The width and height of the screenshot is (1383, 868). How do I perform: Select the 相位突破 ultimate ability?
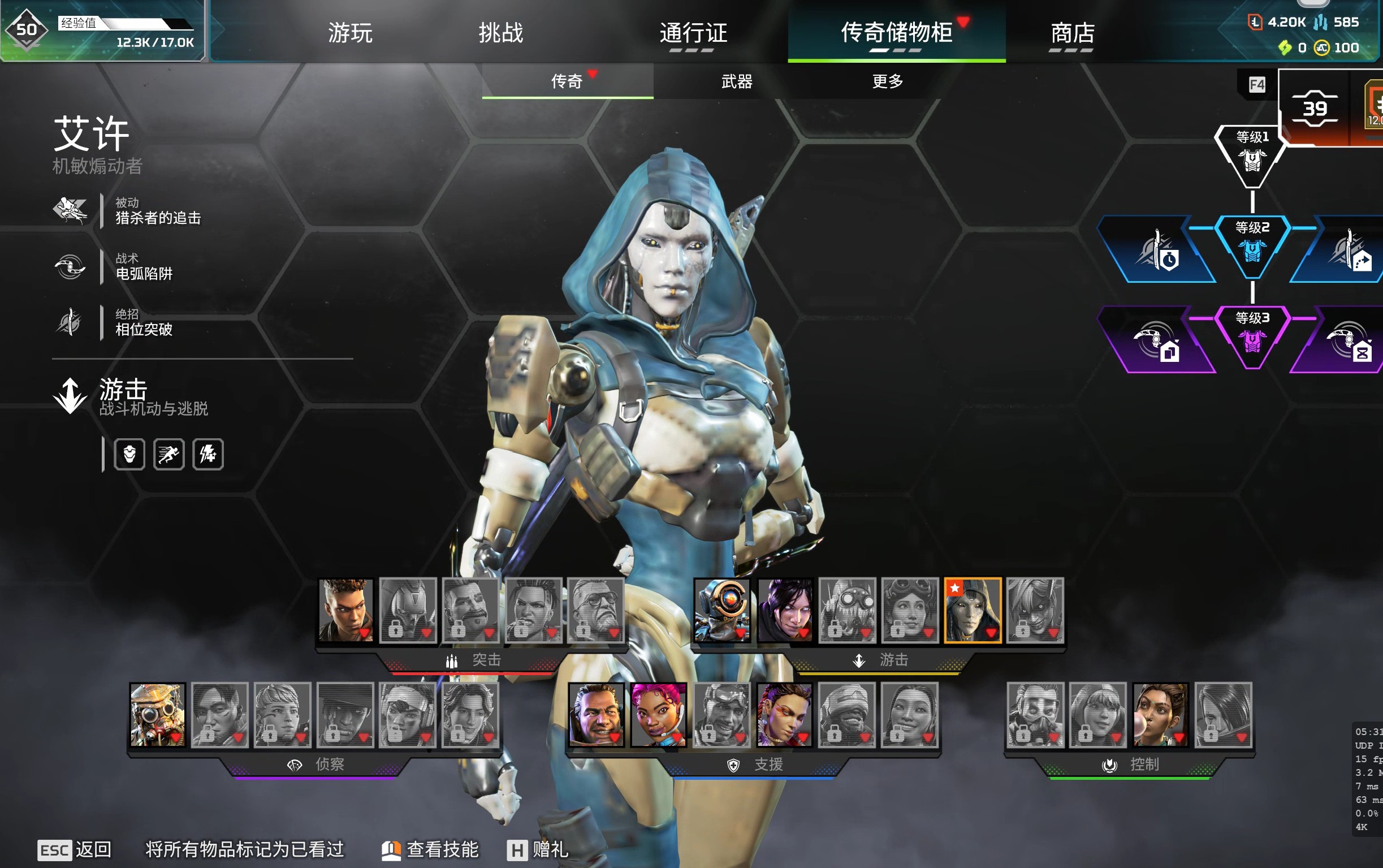(144, 323)
